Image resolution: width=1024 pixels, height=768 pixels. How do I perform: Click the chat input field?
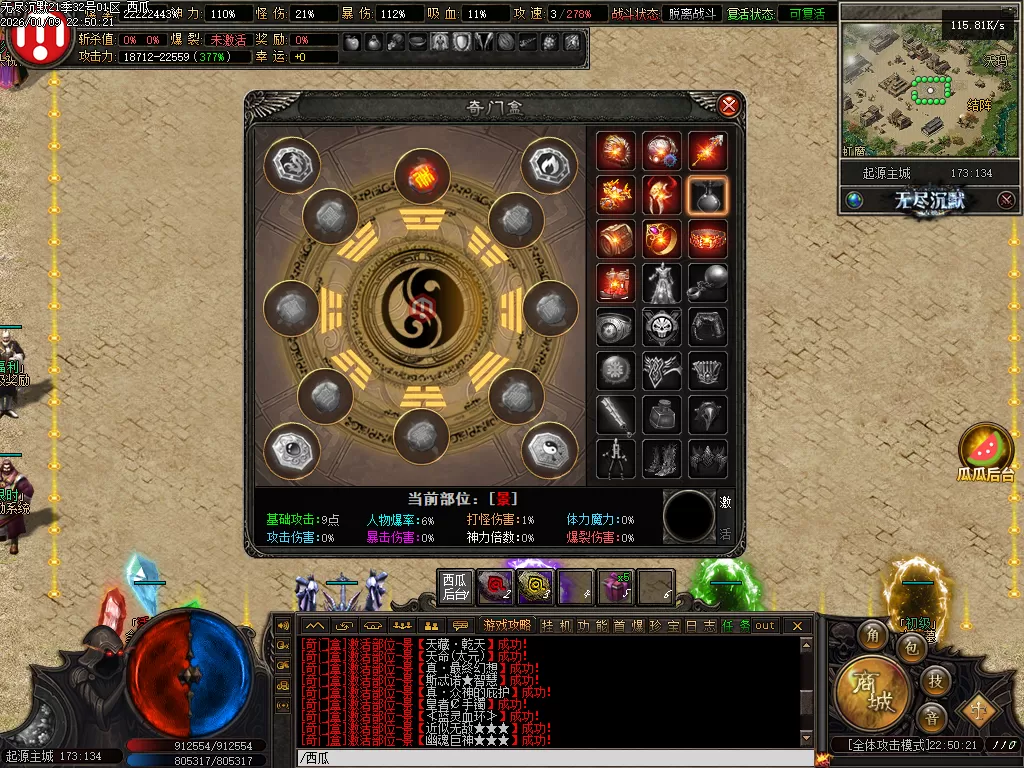[x=550, y=758]
